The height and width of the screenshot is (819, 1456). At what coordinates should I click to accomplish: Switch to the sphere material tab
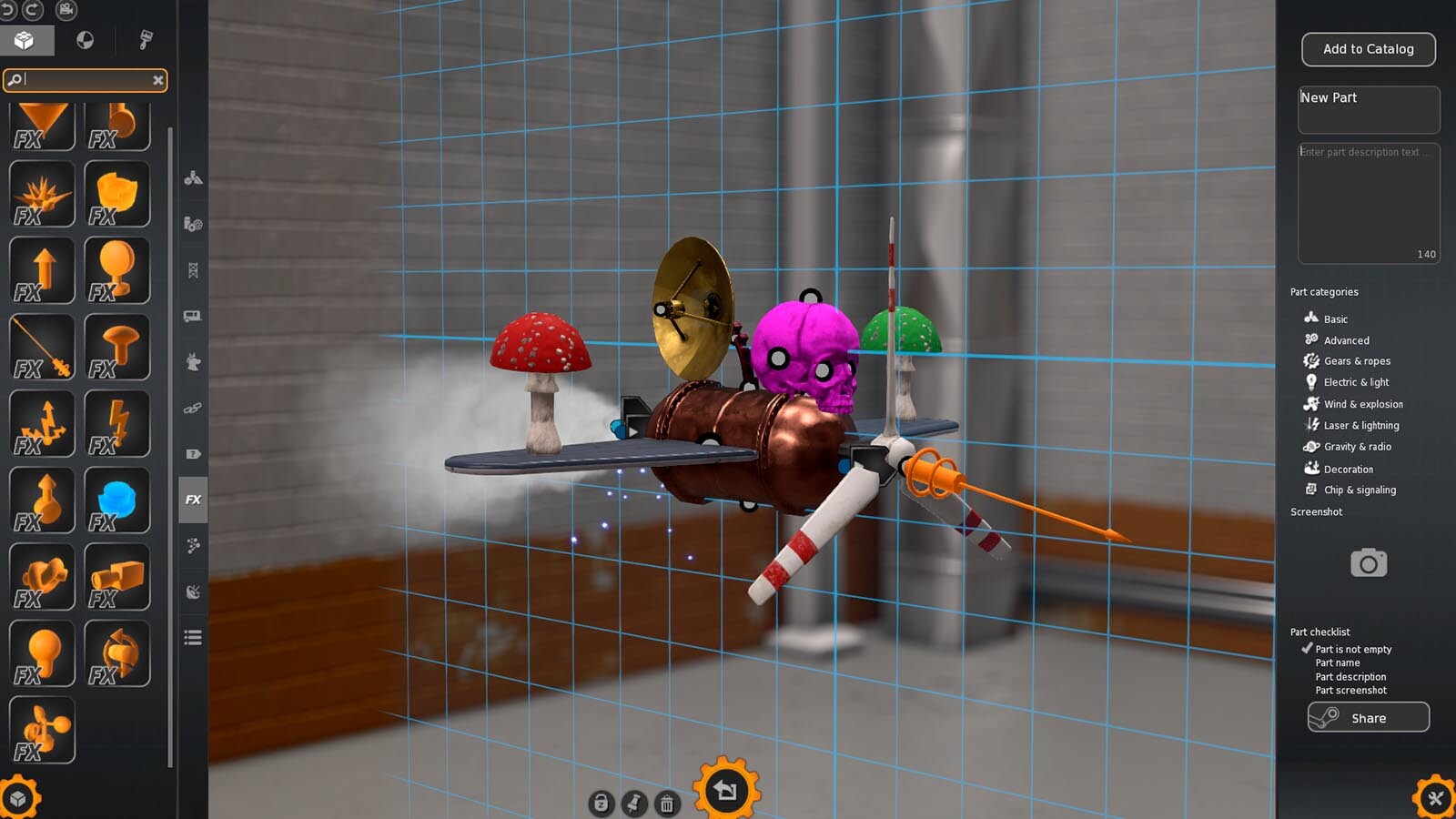click(x=83, y=40)
